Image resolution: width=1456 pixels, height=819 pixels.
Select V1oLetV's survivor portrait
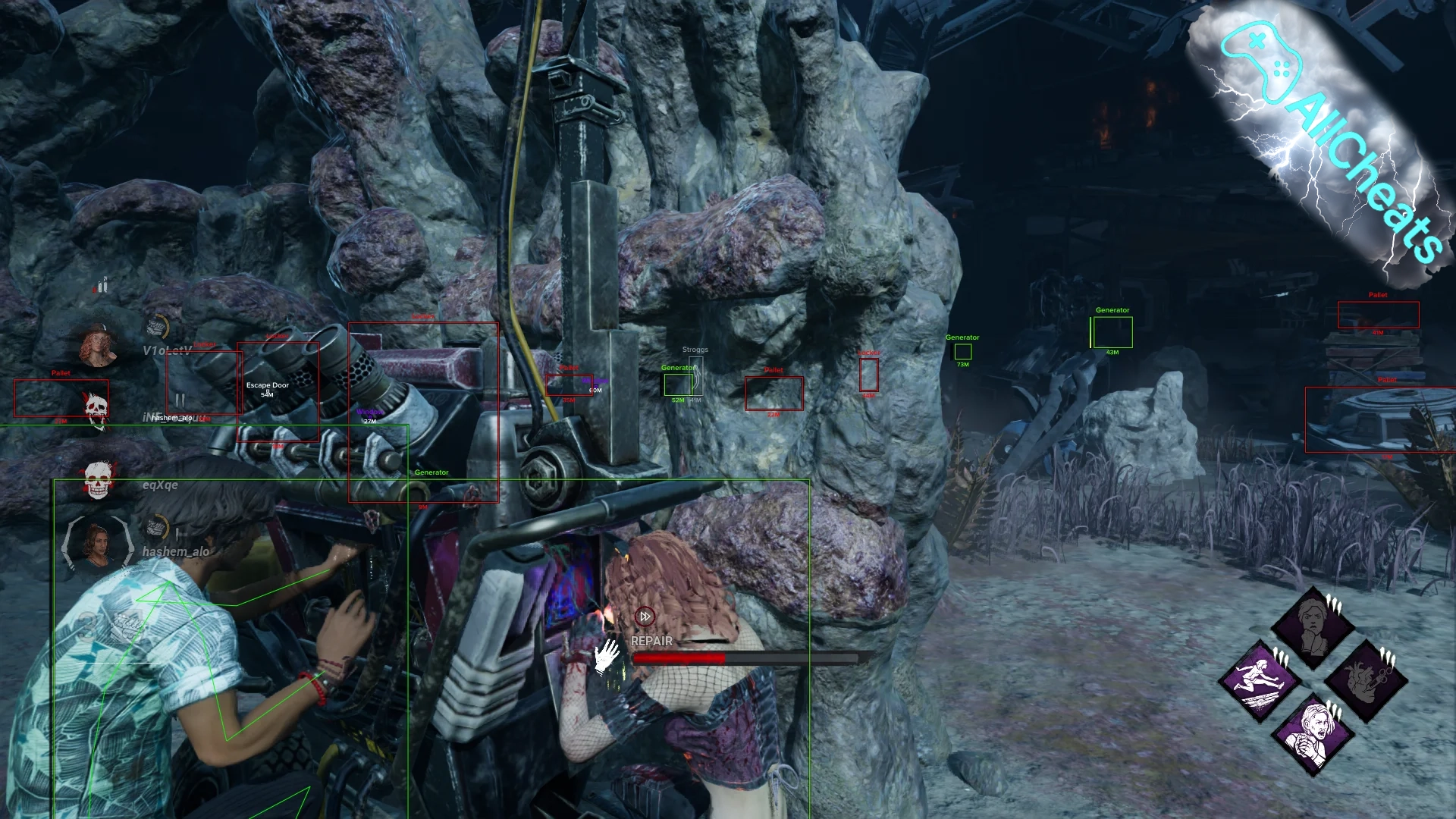(x=98, y=346)
